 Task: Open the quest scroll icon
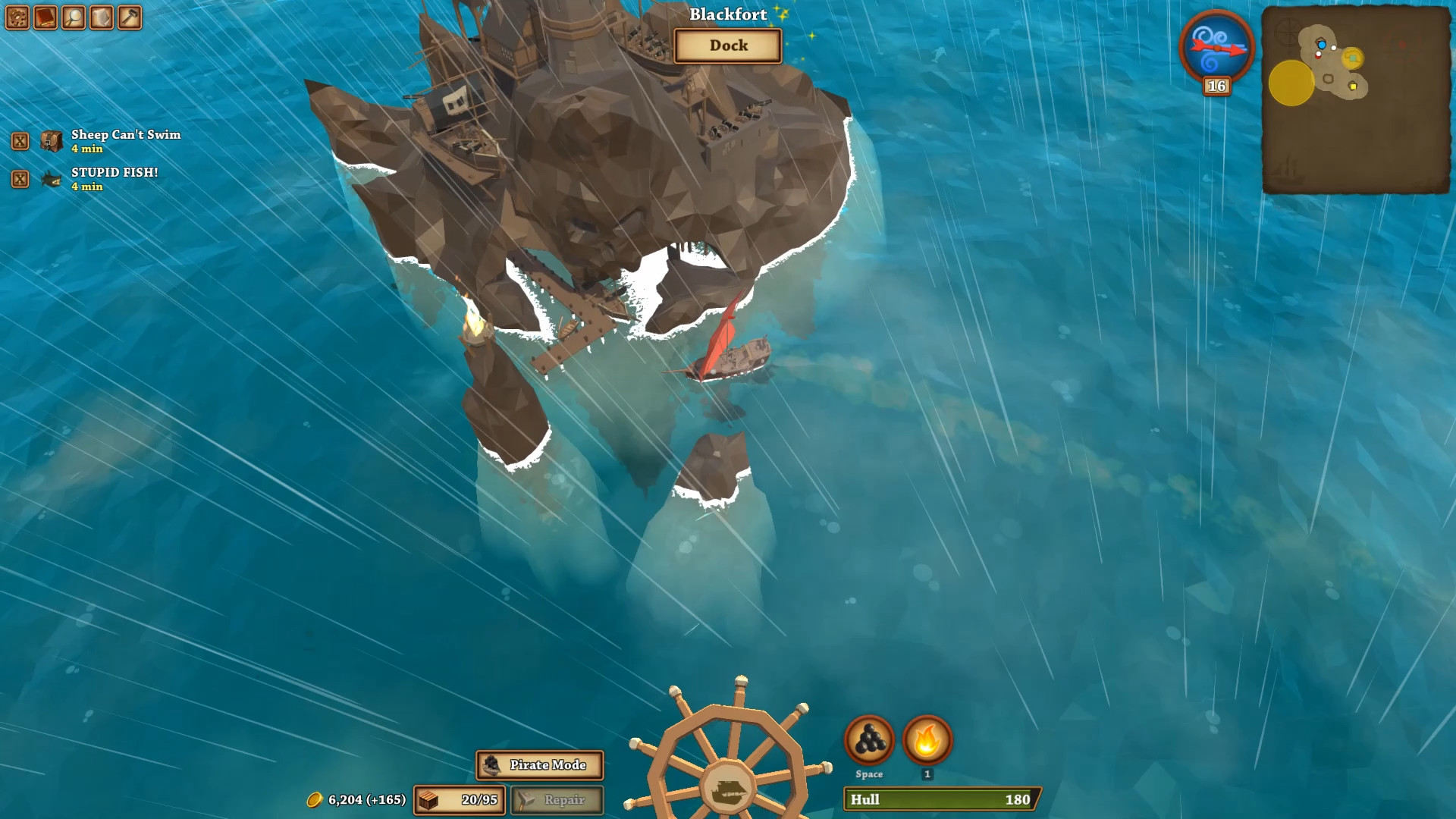pos(102,17)
